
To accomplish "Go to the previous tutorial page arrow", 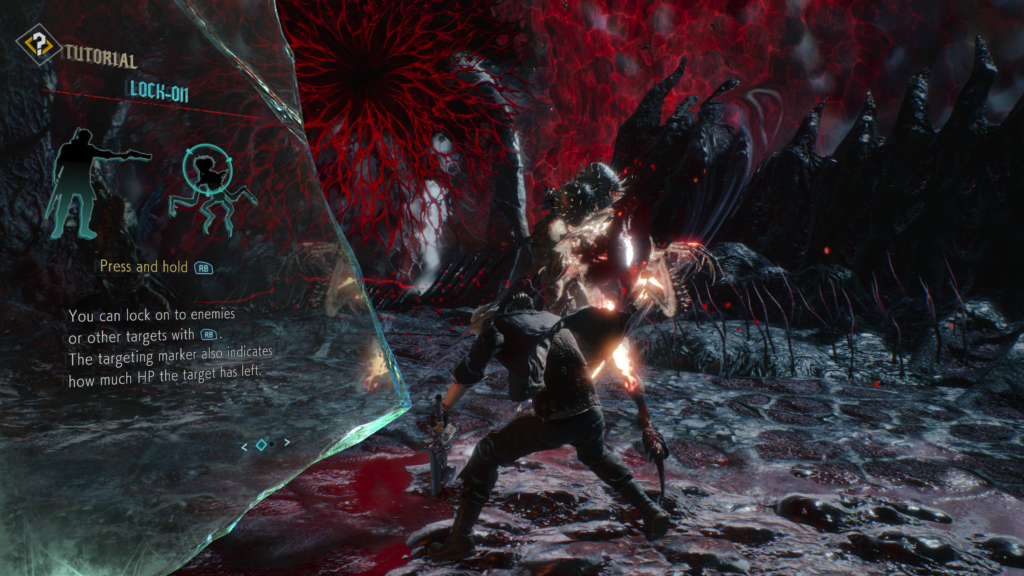I will (x=245, y=446).
